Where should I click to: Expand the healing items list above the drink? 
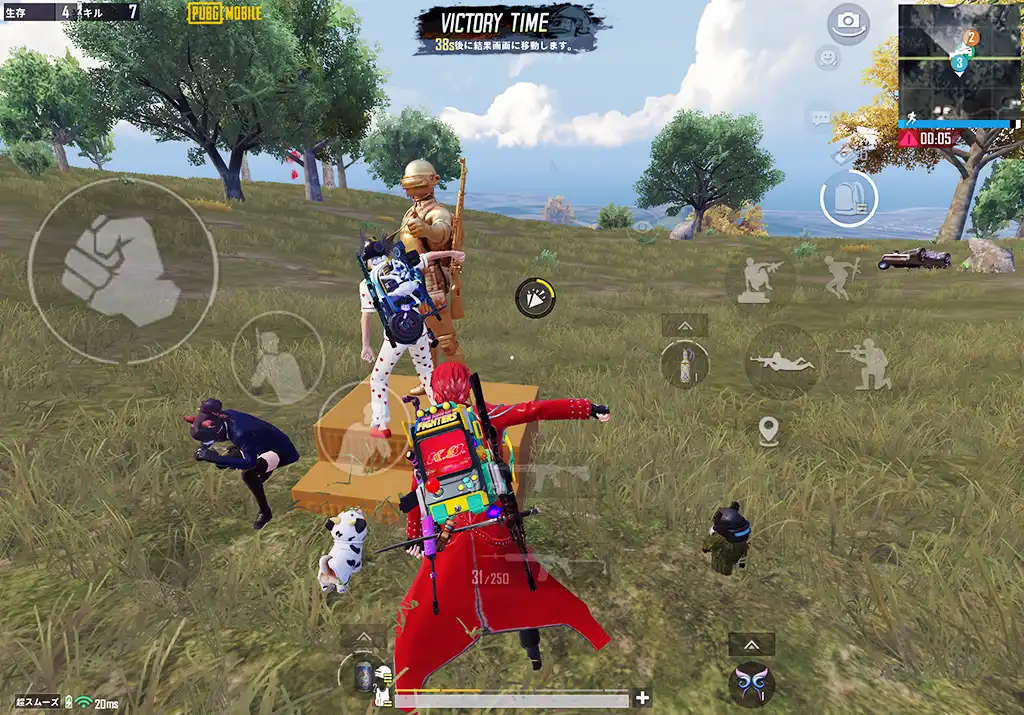pyautogui.click(x=362, y=637)
